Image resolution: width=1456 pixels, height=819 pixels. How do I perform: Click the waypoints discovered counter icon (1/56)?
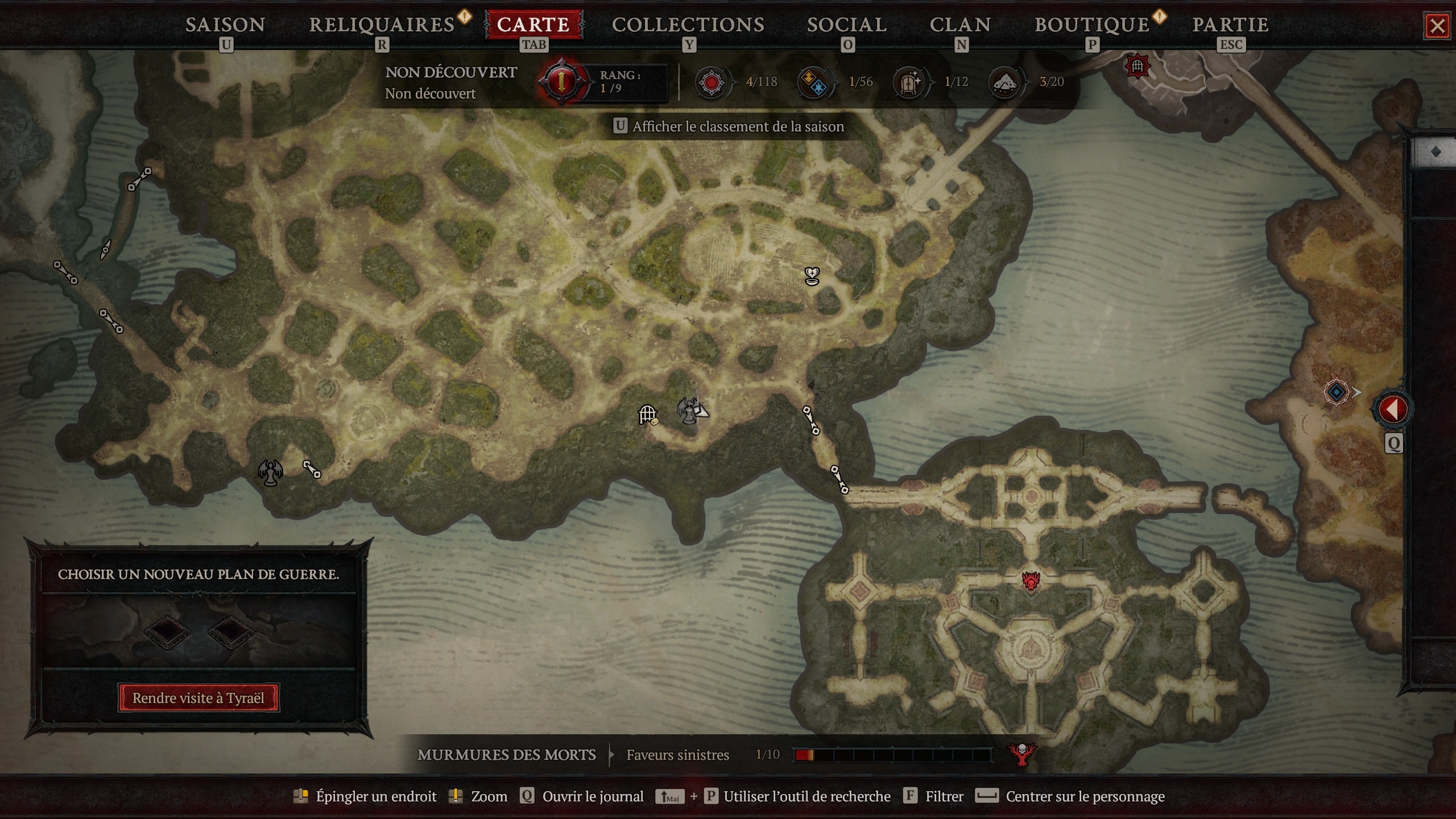click(814, 82)
